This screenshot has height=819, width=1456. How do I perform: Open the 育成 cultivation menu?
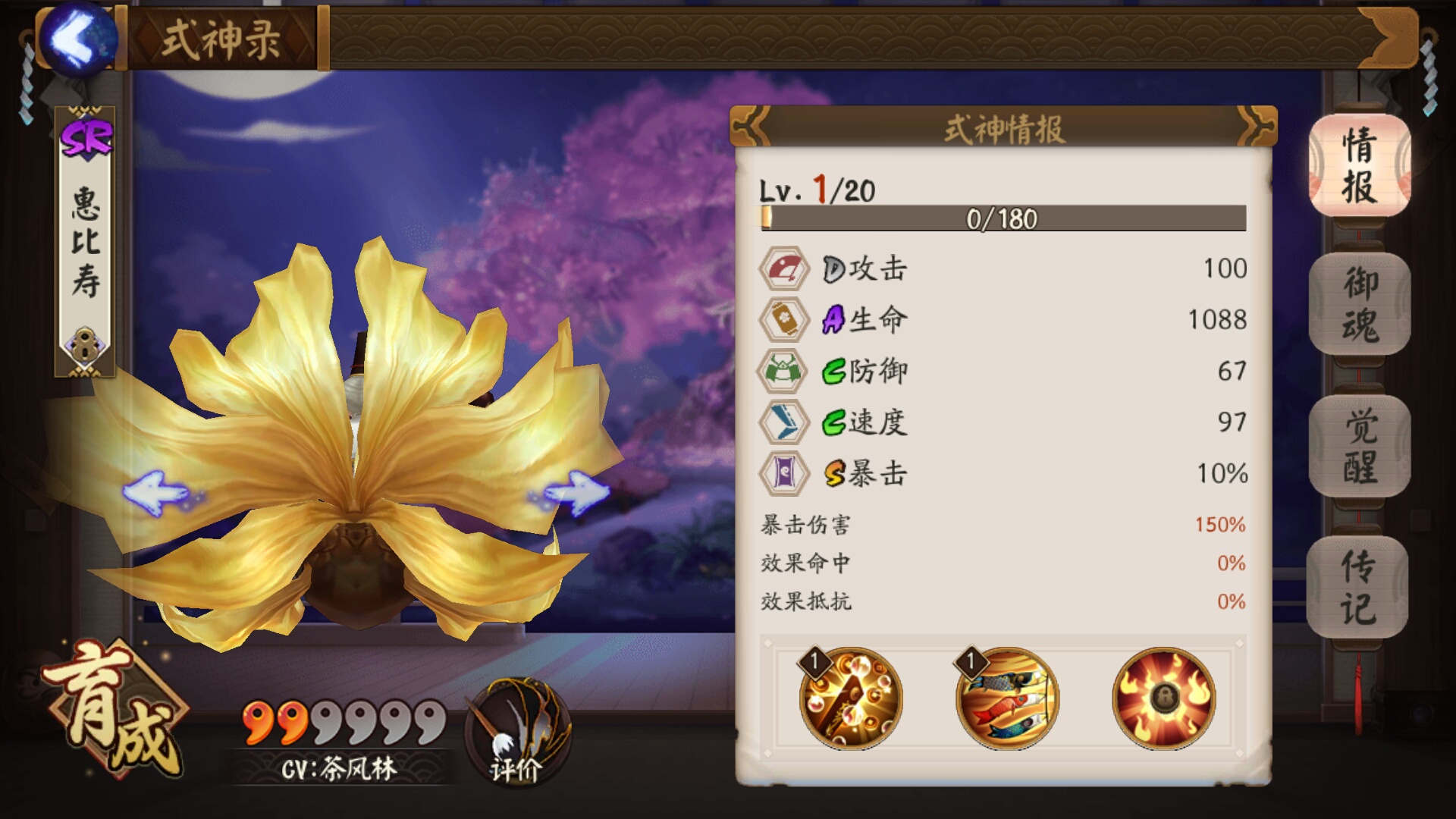click(x=114, y=709)
